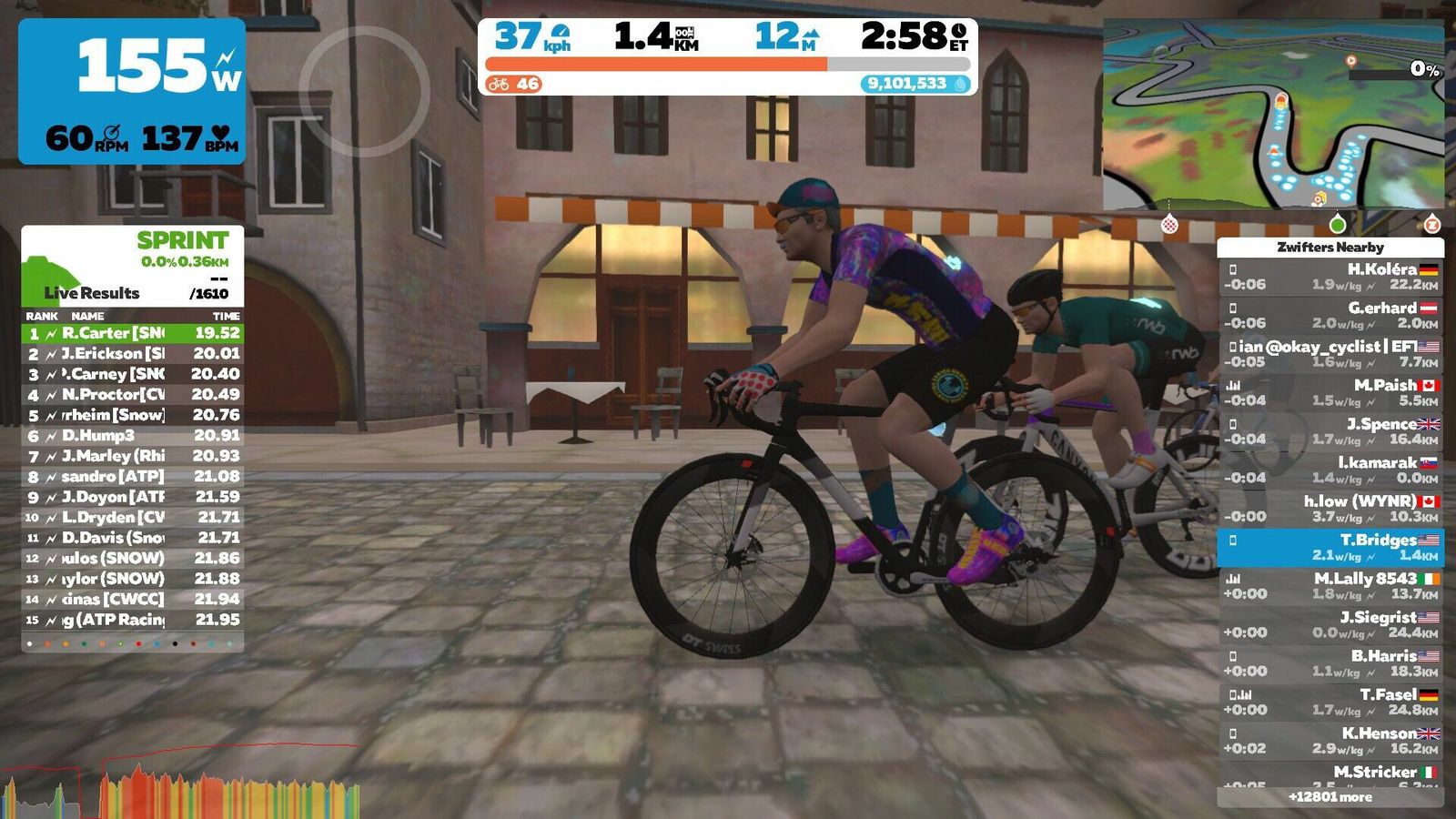Choose G.erhard from the nearby list
The image size is (1456, 819).
(1330, 315)
